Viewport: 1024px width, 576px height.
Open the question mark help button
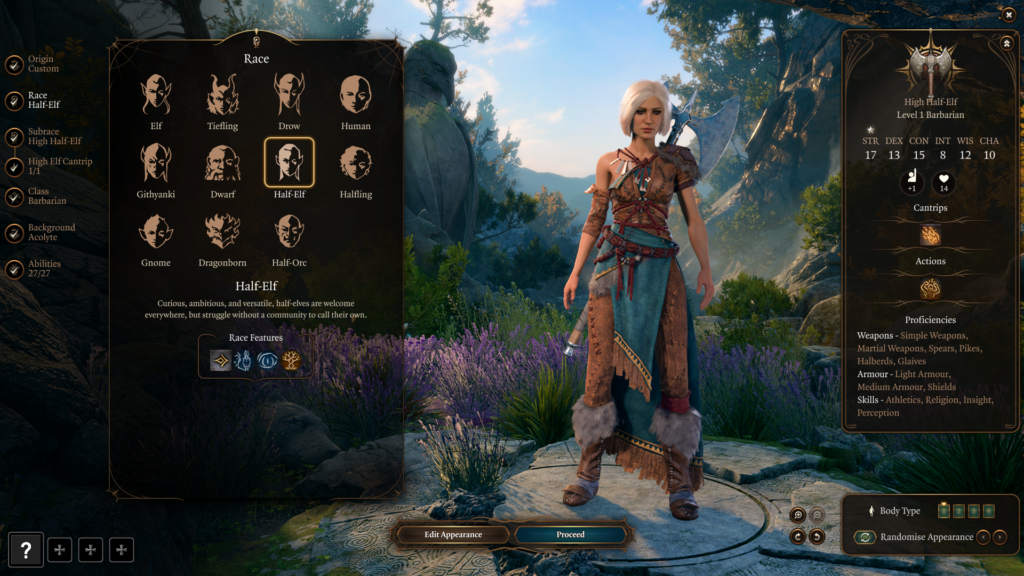click(x=26, y=549)
